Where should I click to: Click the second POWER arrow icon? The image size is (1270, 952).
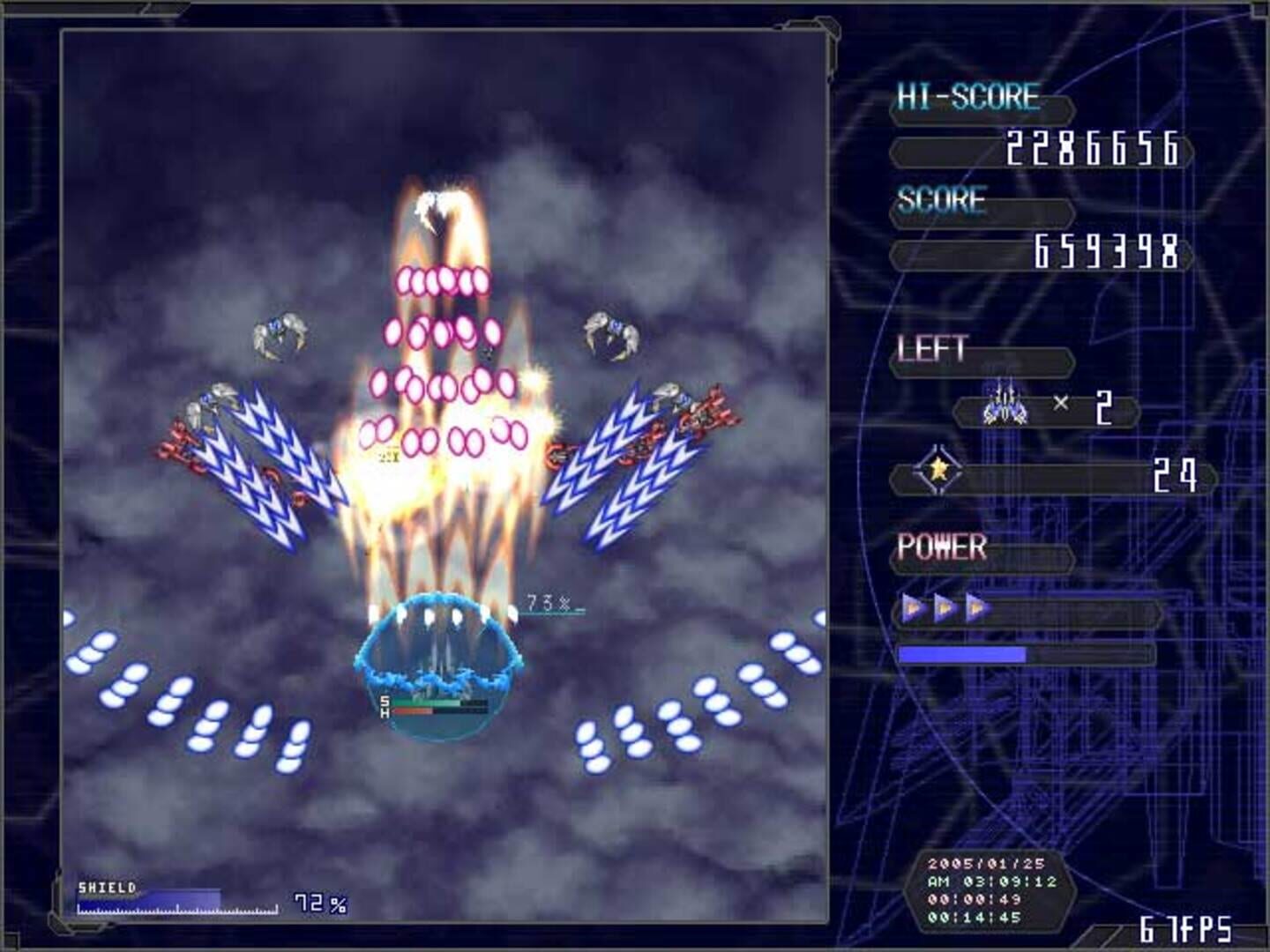tap(941, 606)
